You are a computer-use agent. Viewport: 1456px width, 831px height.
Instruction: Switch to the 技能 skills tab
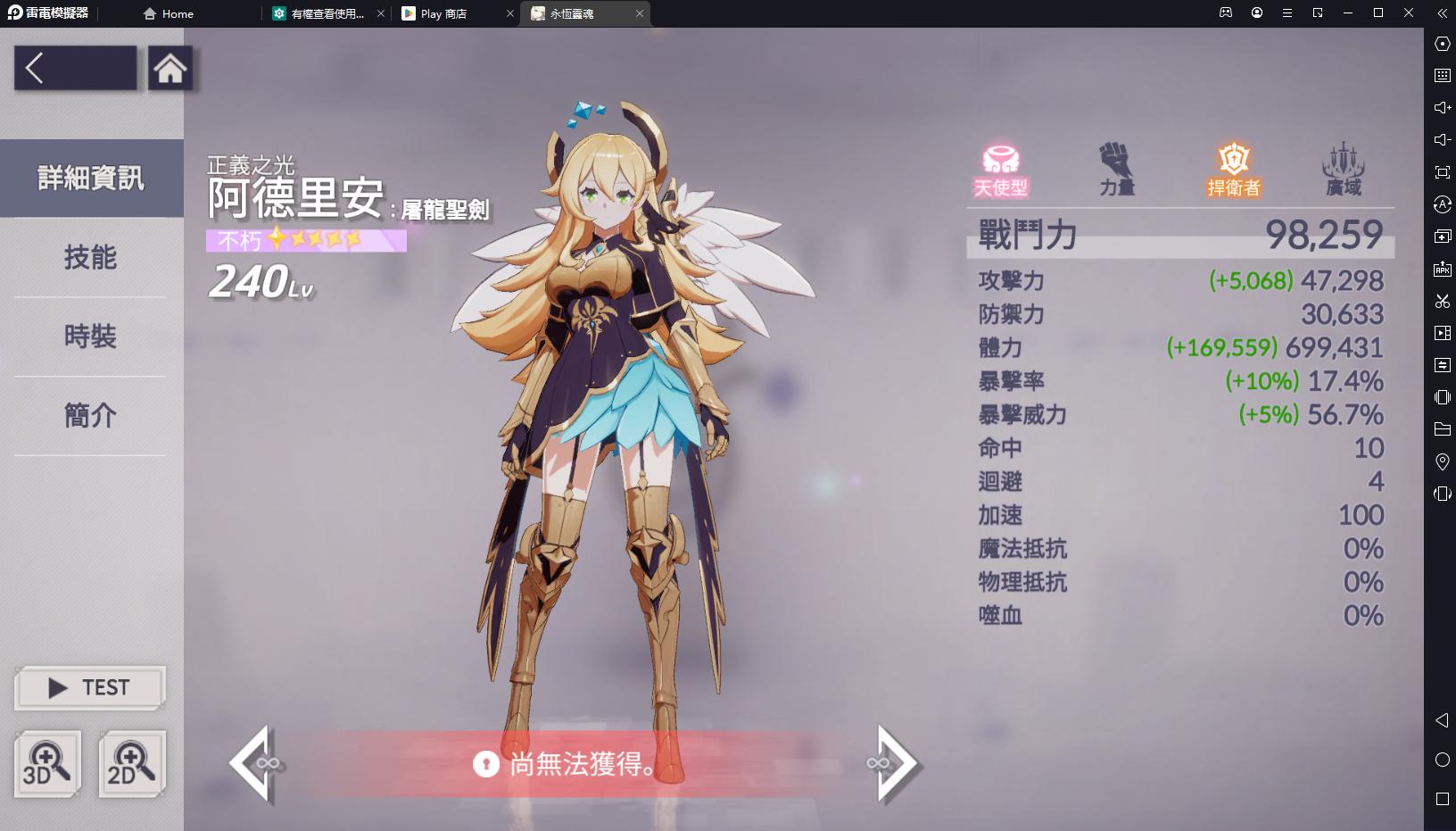tap(89, 258)
